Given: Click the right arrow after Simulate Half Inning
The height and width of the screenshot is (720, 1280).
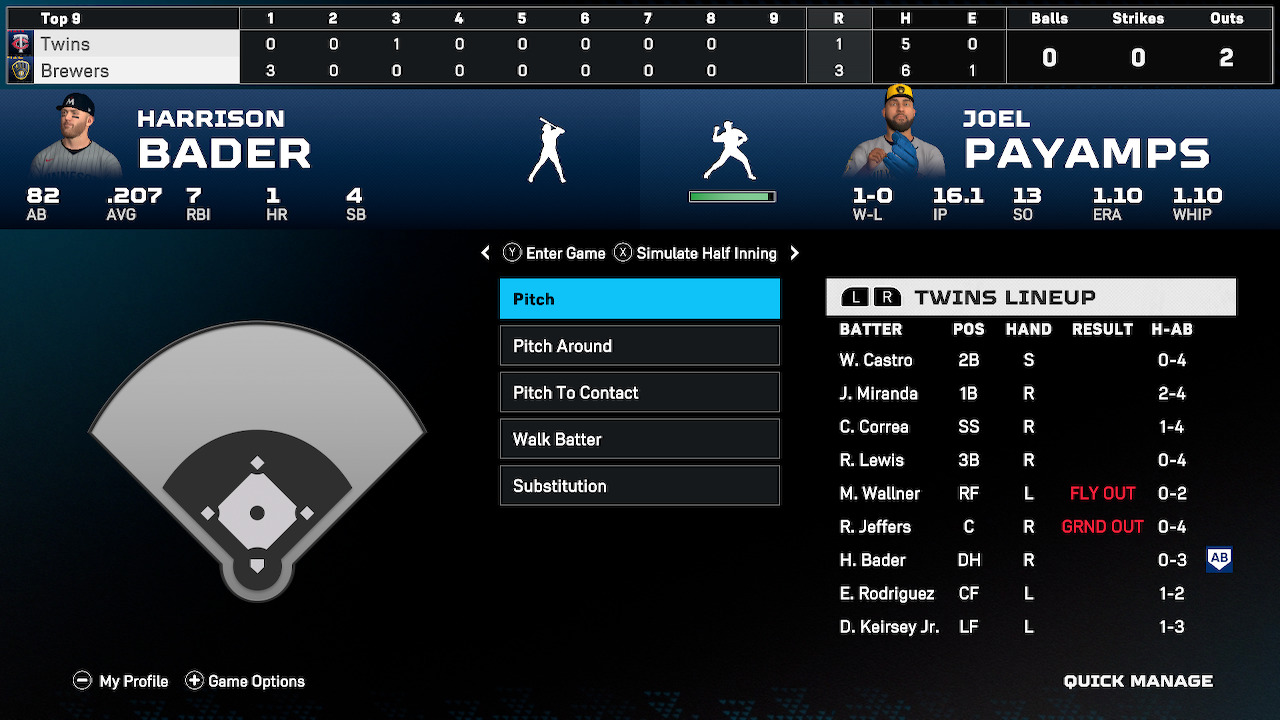Looking at the screenshot, I should click(795, 253).
